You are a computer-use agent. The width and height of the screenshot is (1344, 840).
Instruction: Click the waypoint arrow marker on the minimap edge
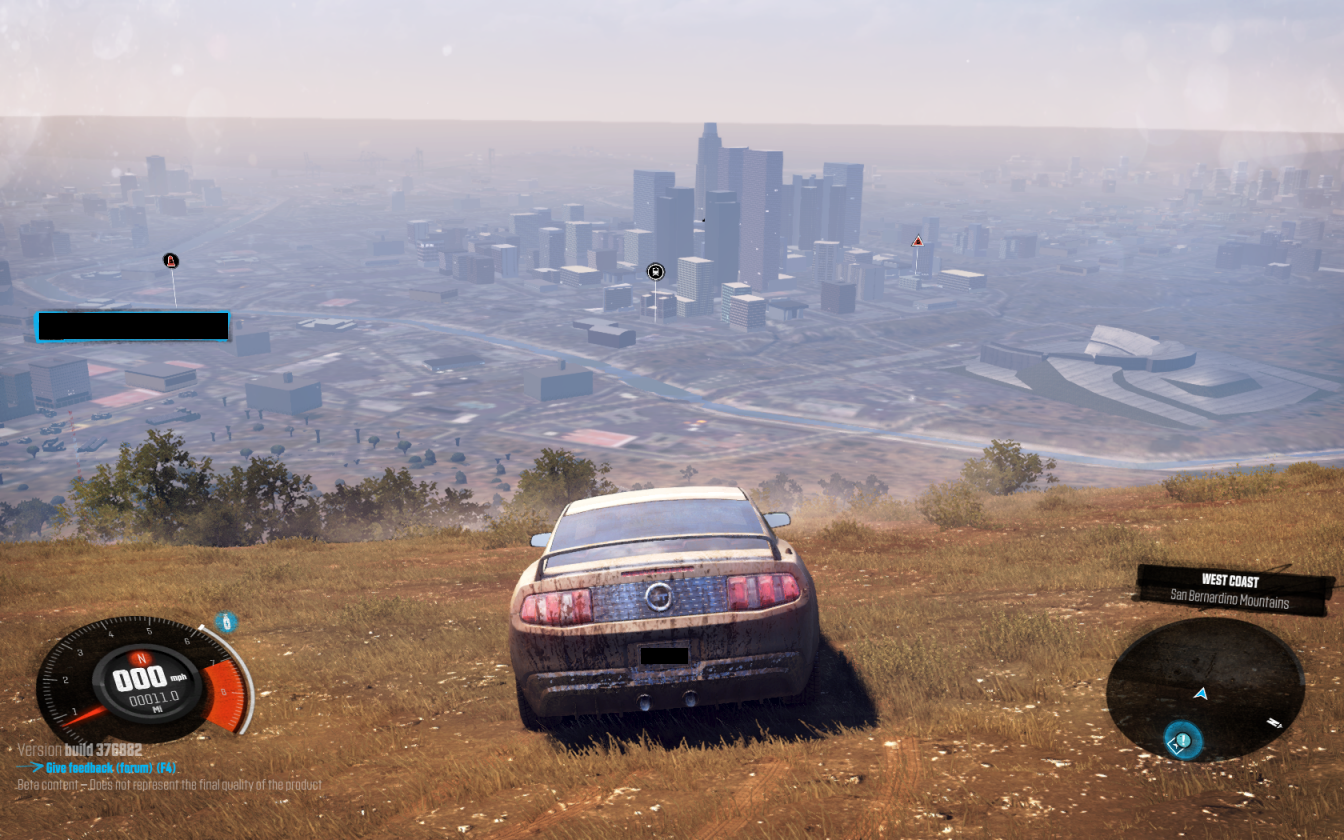[x=1275, y=722]
